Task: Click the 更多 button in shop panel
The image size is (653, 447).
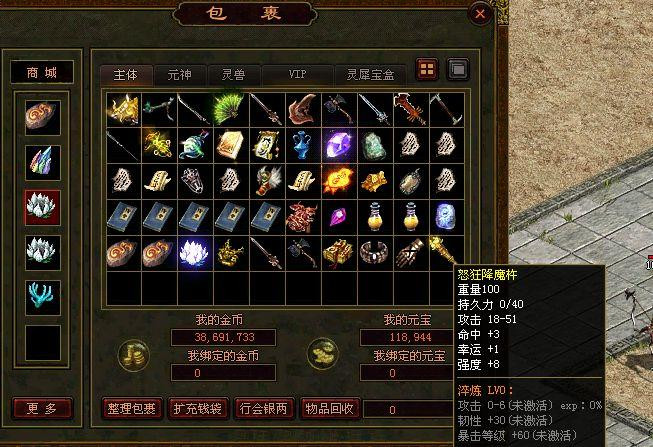Action: tap(43, 408)
